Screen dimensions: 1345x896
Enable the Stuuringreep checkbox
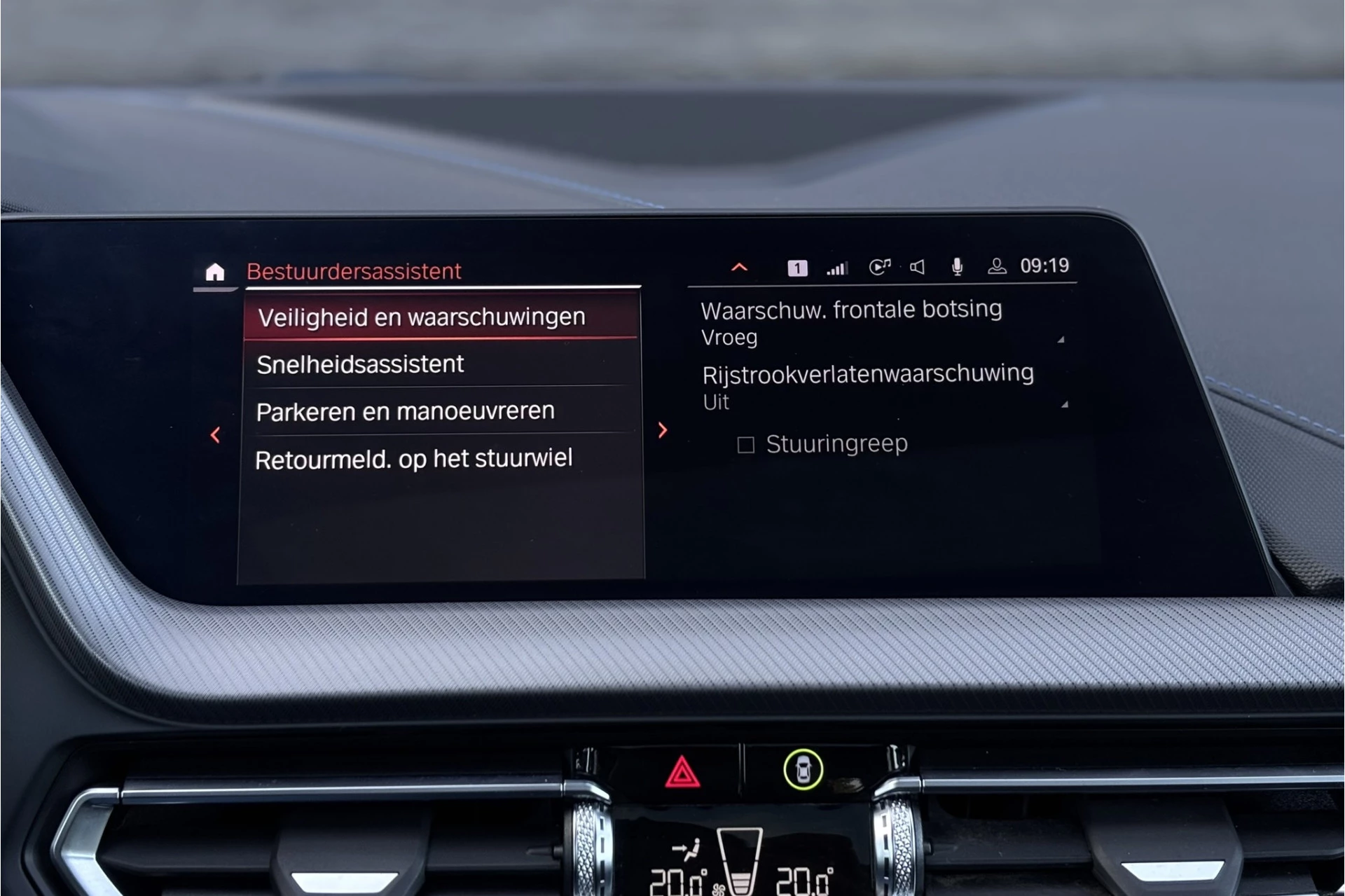pos(745,443)
